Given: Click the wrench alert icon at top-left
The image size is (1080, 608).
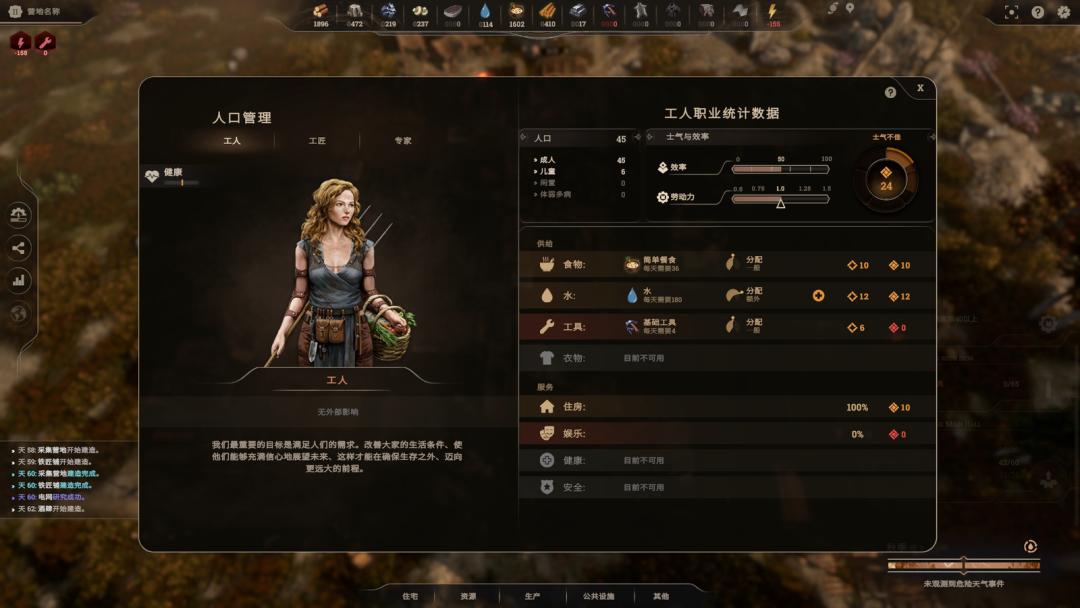Looking at the screenshot, I should (45, 42).
